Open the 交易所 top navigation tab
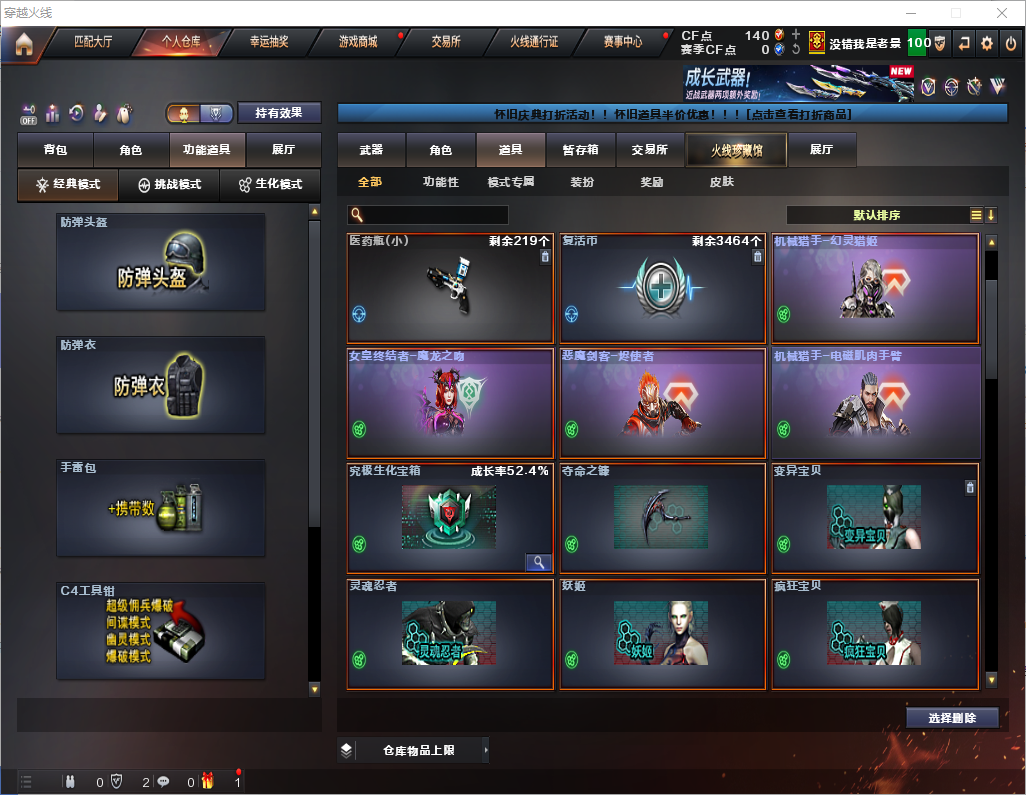 446,42
